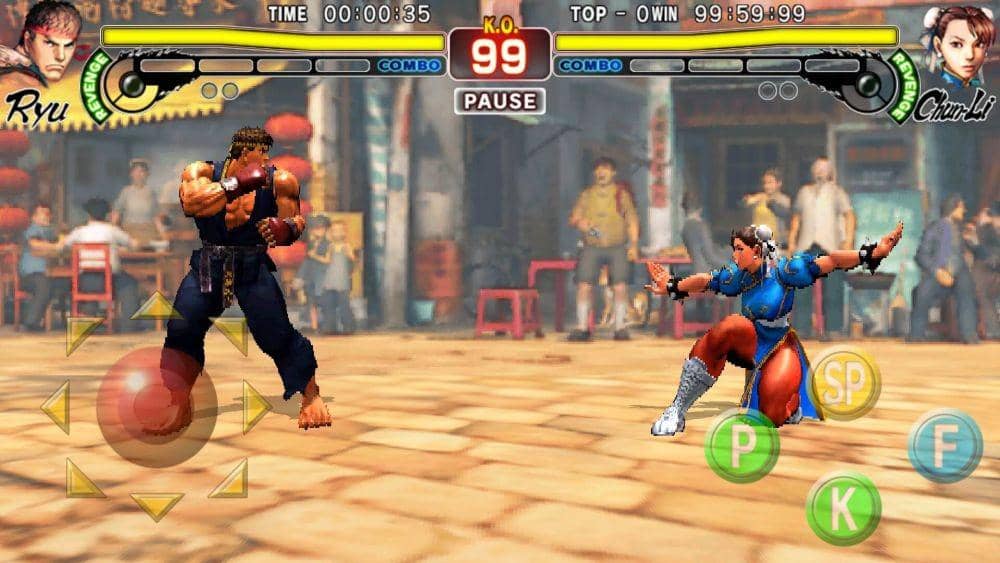Tap the blue F focus button
The width and height of the screenshot is (1000, 563).
(945, 446)
